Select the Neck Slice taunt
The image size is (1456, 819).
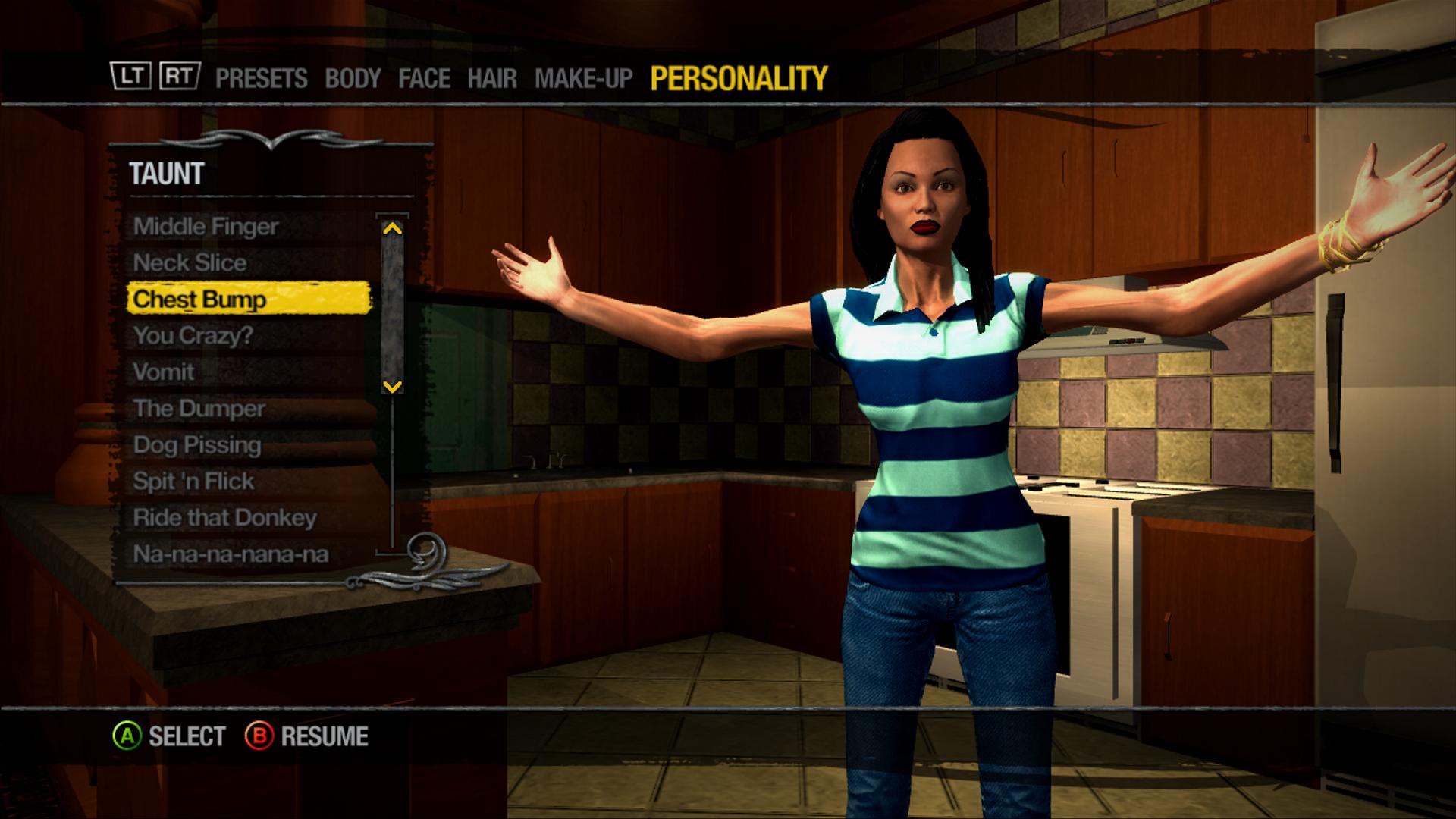(x=190, y=262)
